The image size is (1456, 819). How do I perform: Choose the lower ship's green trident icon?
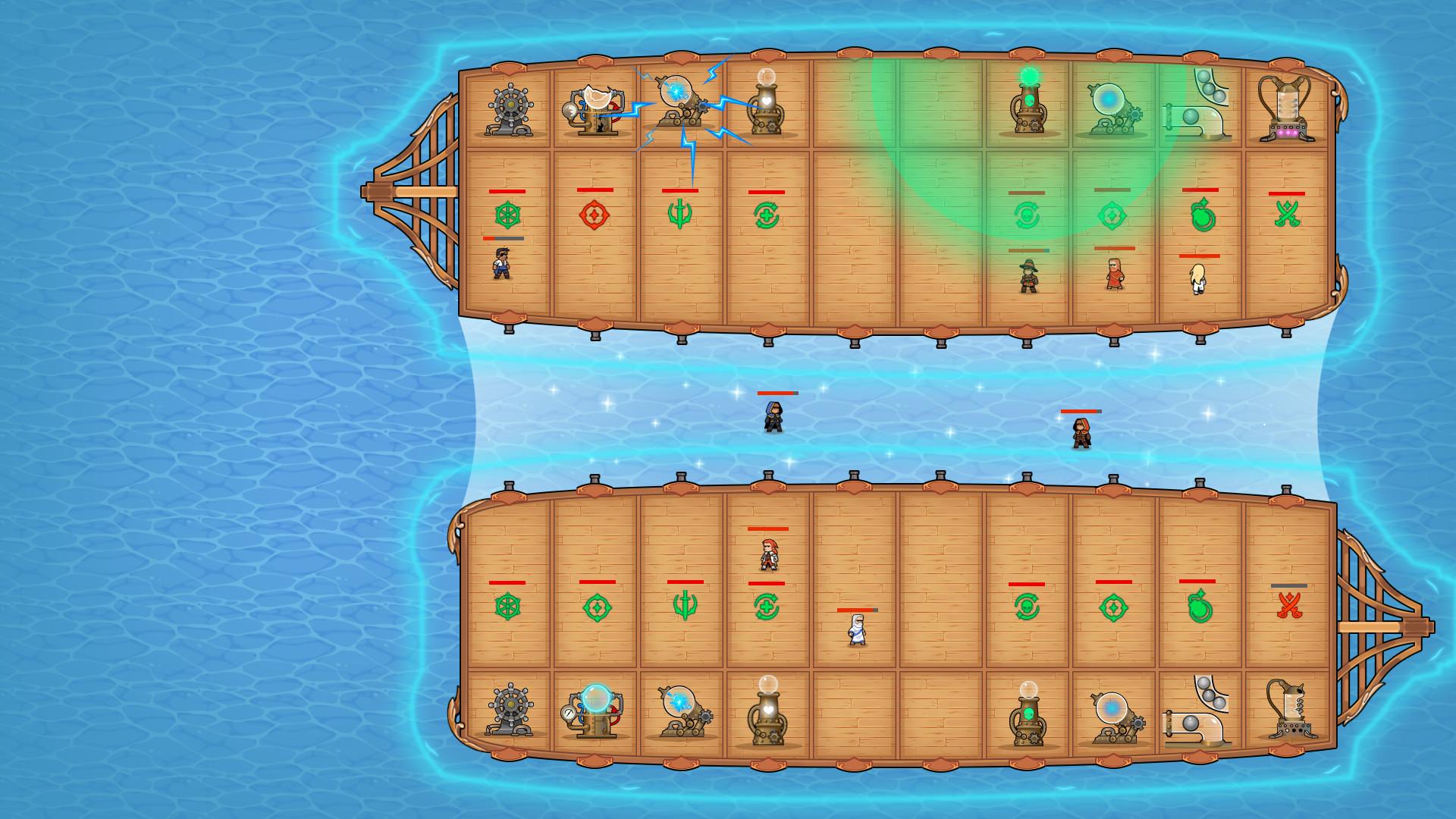[685, 606]
